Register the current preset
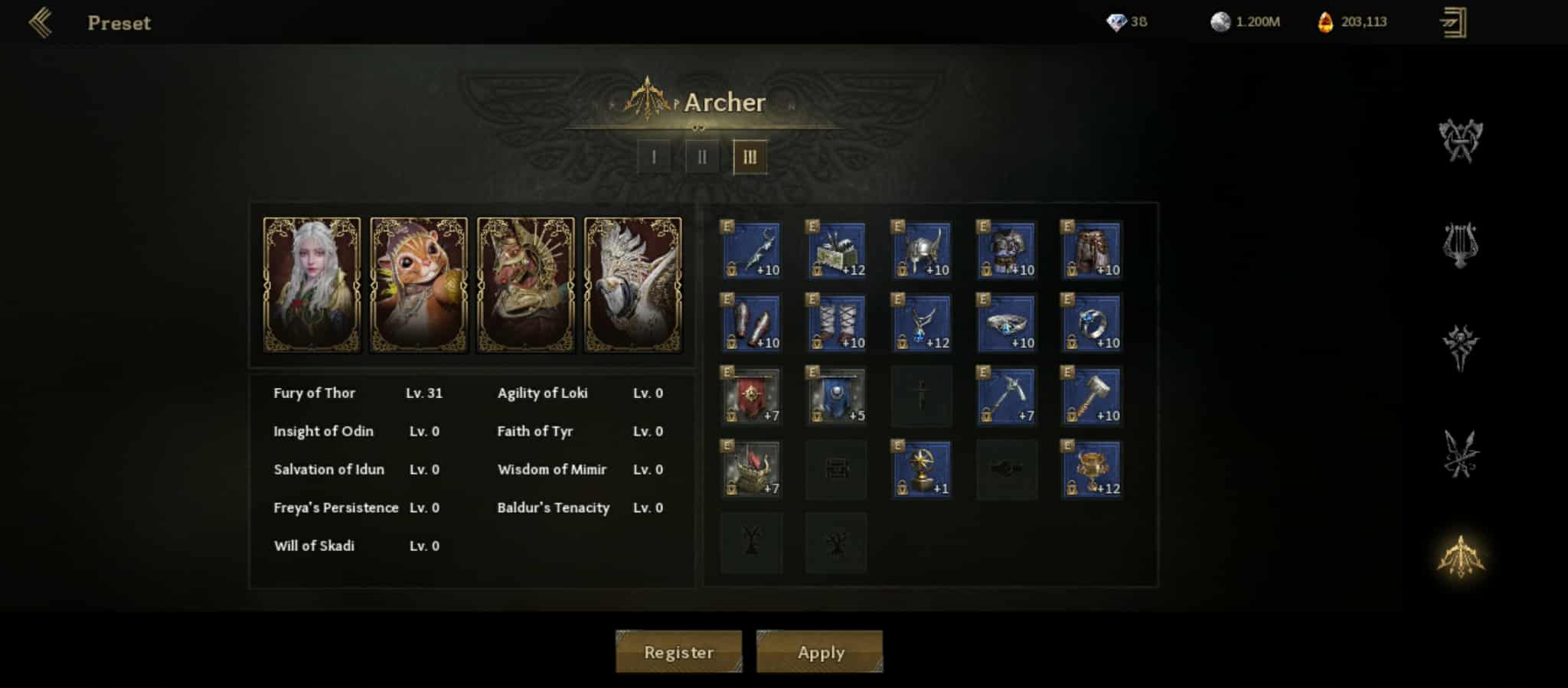This screenshot has height=688, width=1568. click(678, 652)
